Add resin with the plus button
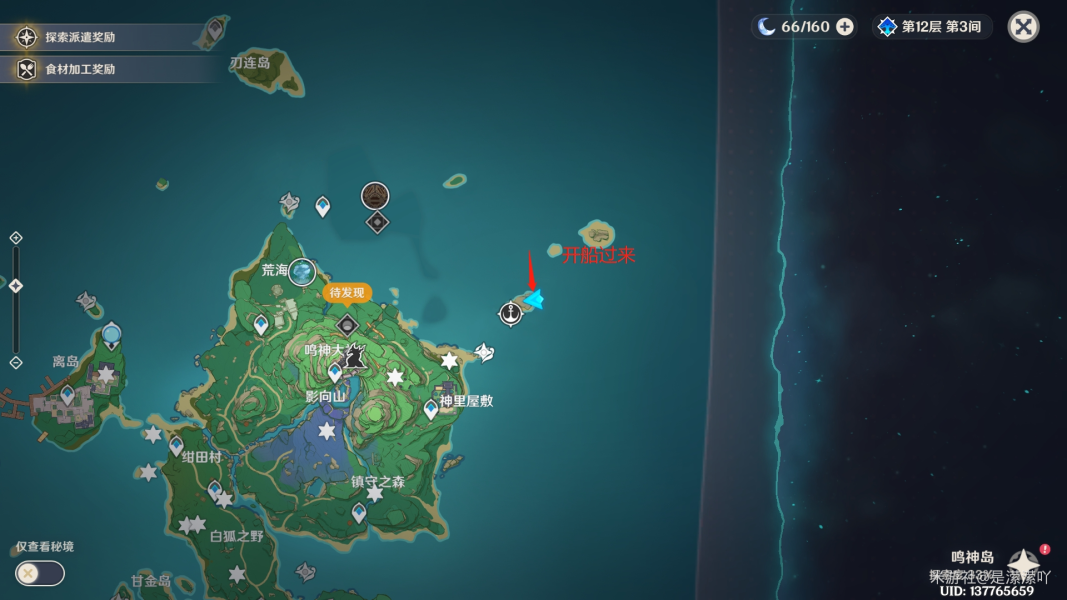This screenshot has width=1067, height=600. tap(845, 27)
